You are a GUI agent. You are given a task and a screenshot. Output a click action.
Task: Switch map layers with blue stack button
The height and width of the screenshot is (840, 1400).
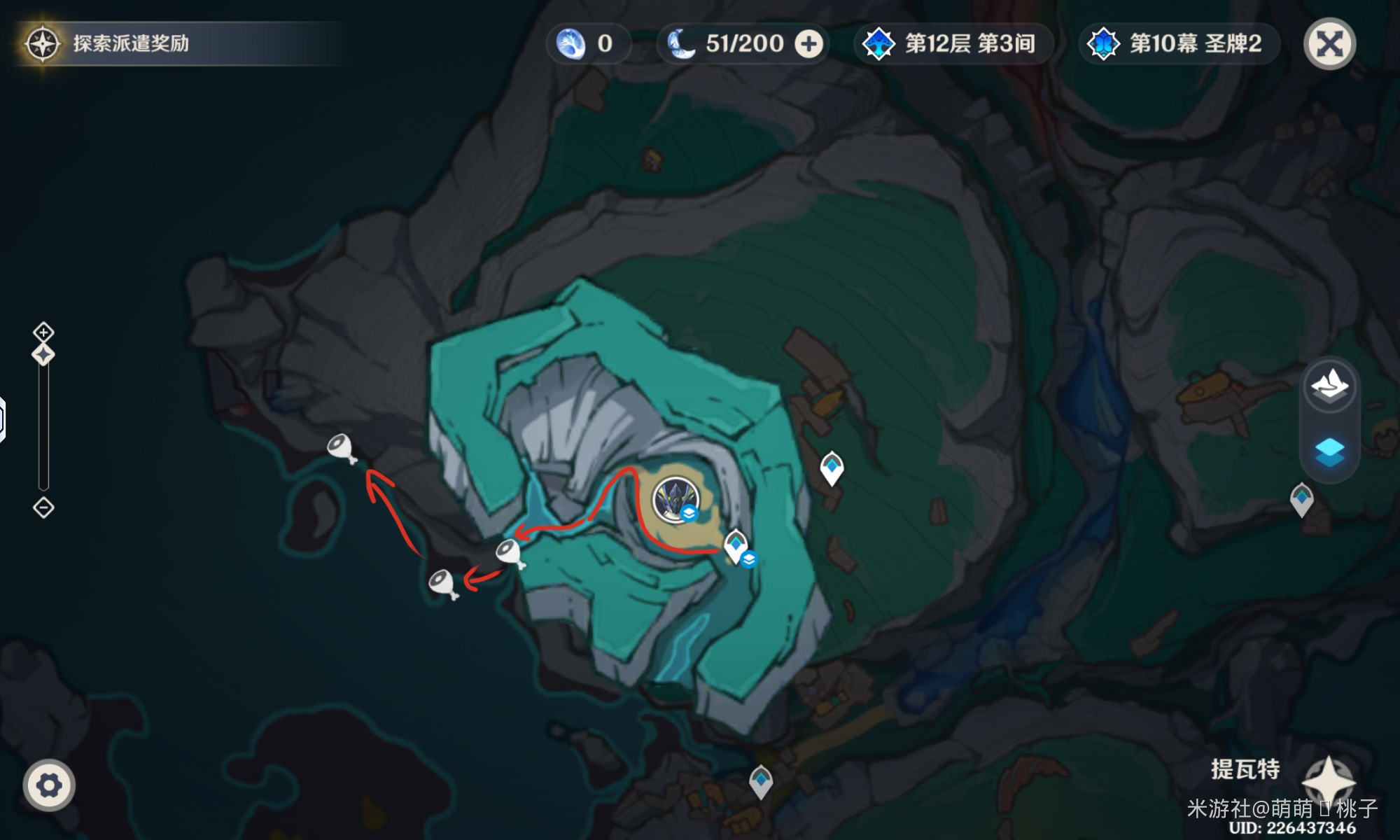pos(1329,451)
